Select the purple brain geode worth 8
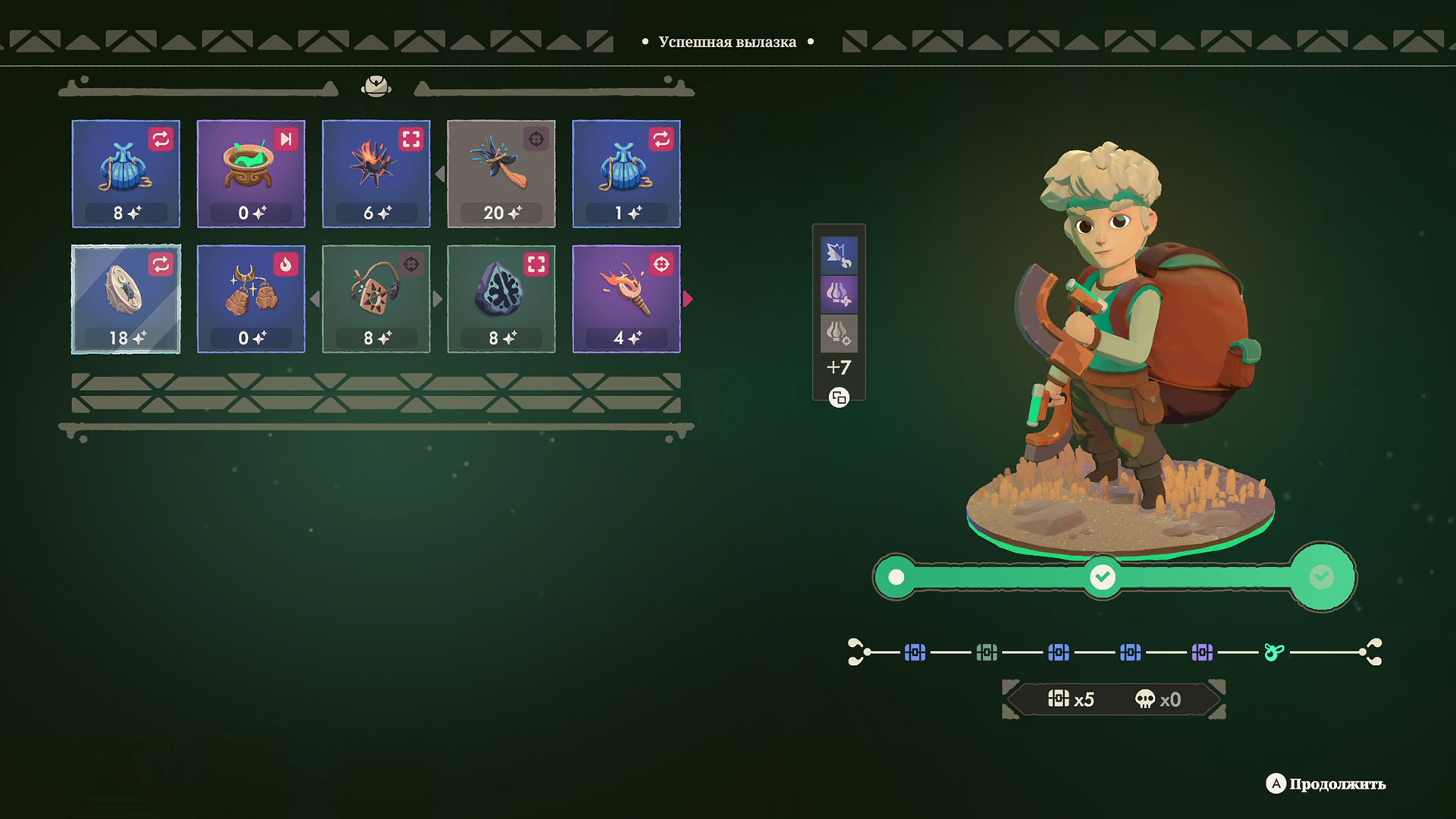1456x819 pixels. [500, 299]
